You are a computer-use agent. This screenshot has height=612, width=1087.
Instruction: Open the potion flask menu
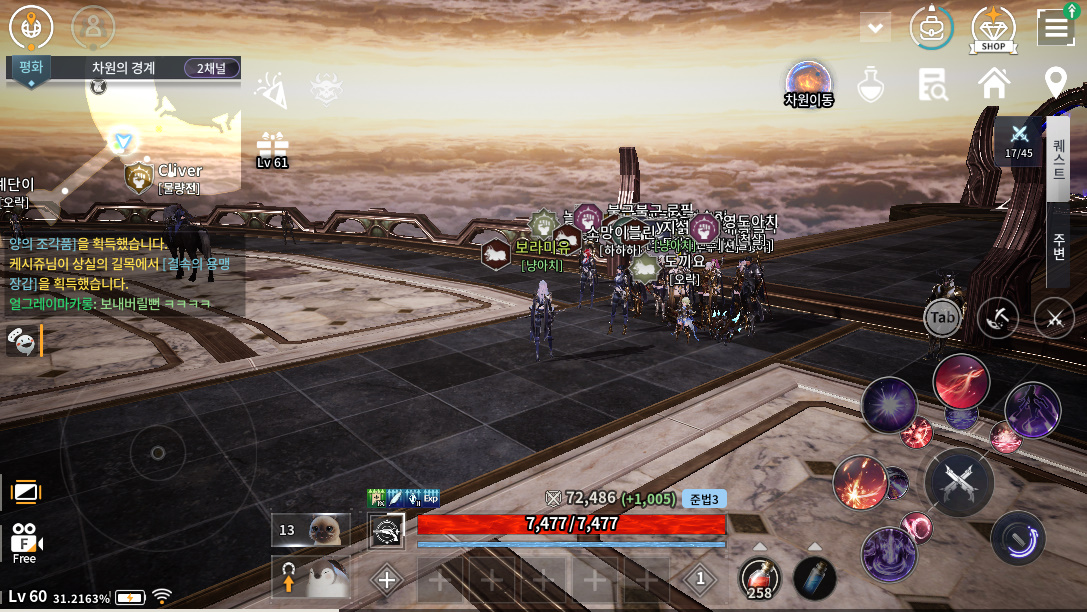click(871, 85)
